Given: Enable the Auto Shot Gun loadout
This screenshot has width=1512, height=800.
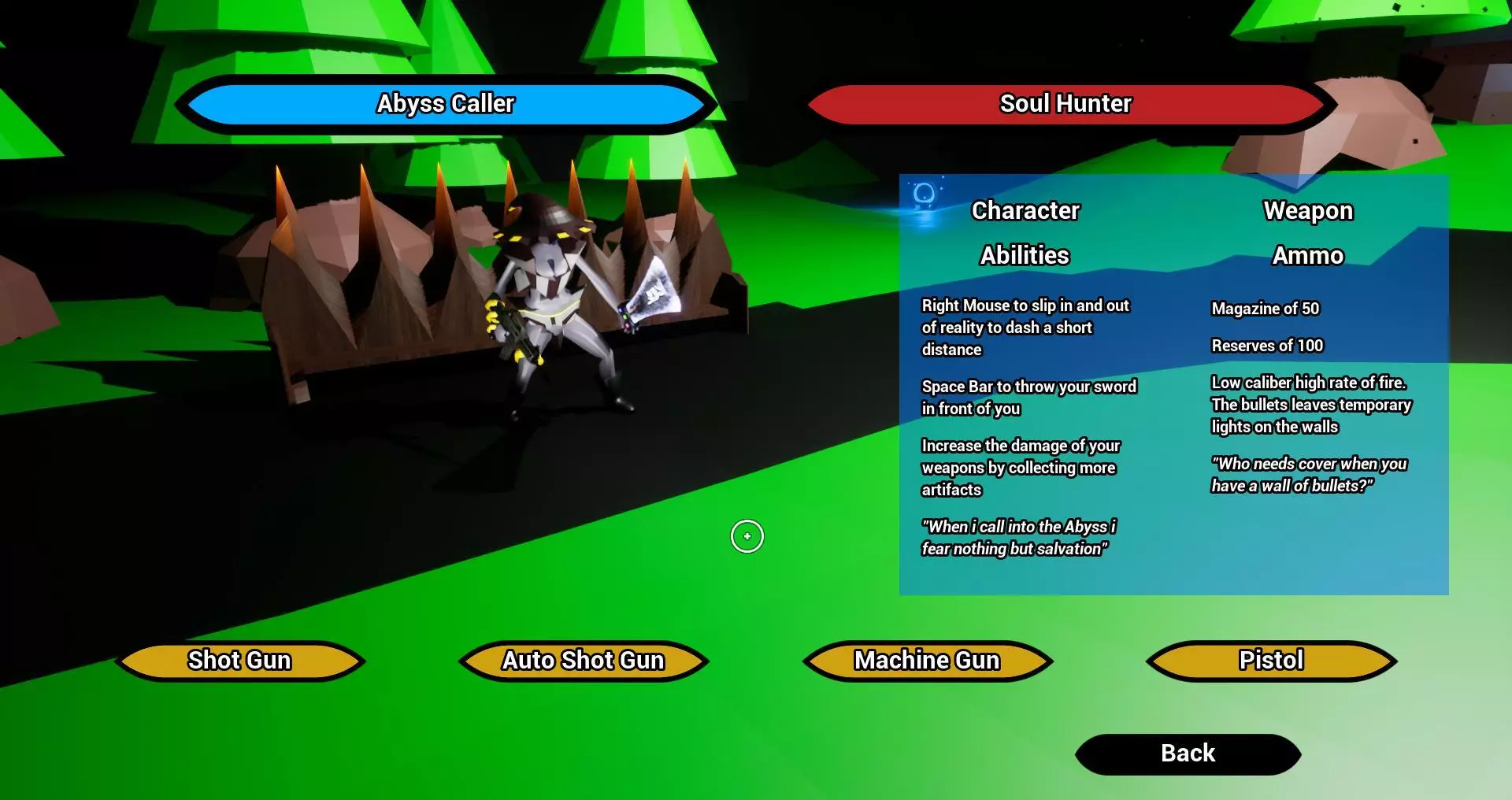Looking at the screenshot, I should point(582,660).
